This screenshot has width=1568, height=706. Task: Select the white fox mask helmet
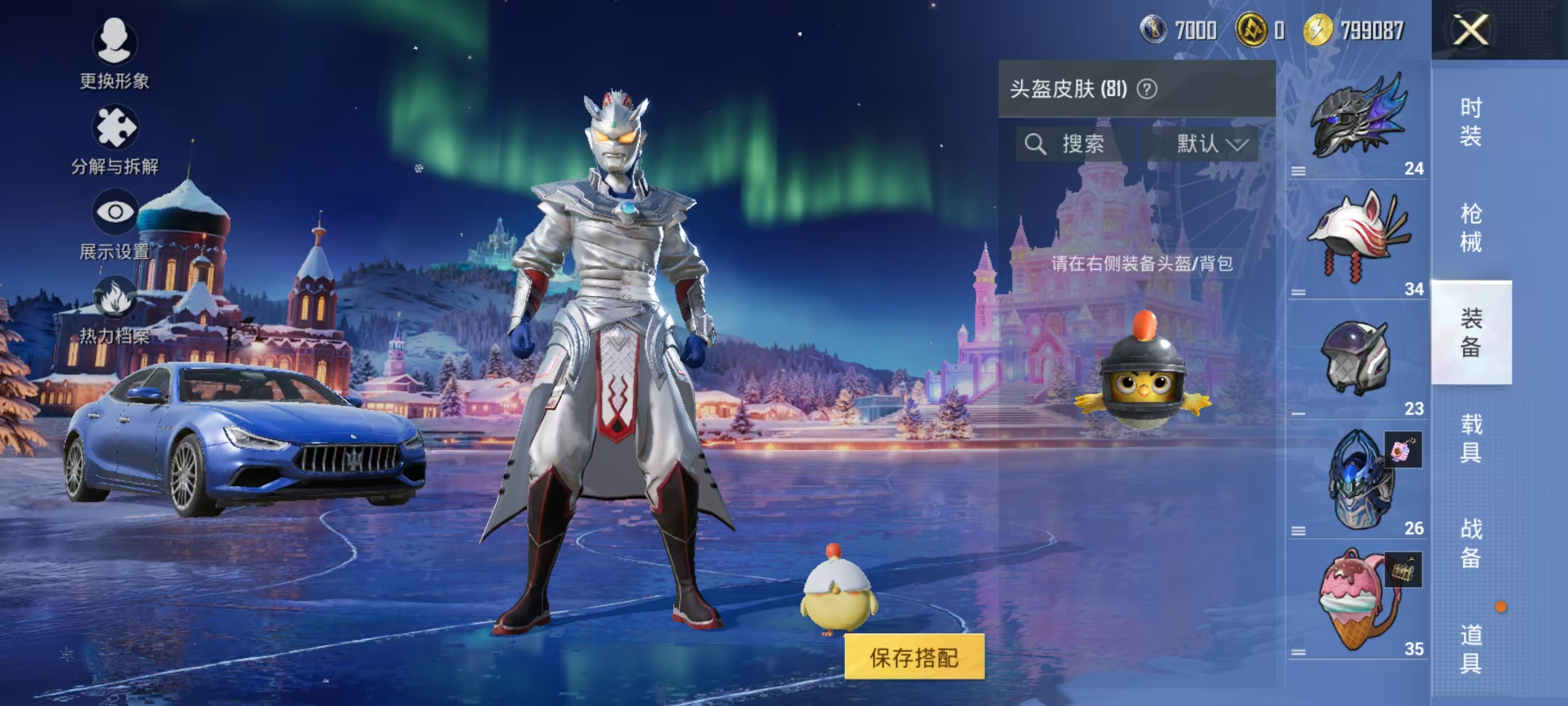(1357, 238)
